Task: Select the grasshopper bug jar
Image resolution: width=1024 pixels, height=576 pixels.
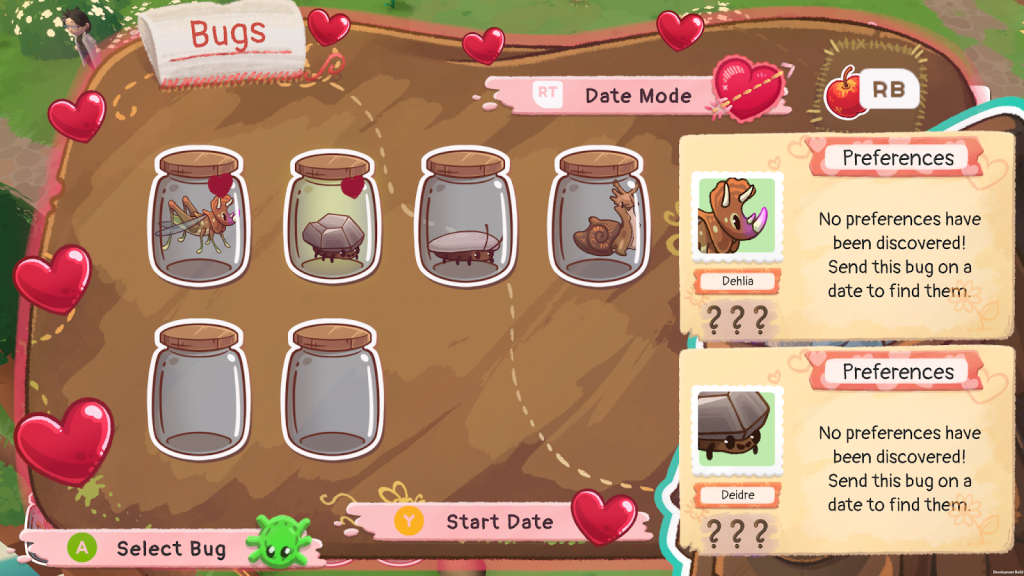Action: [x=198, y=216]
